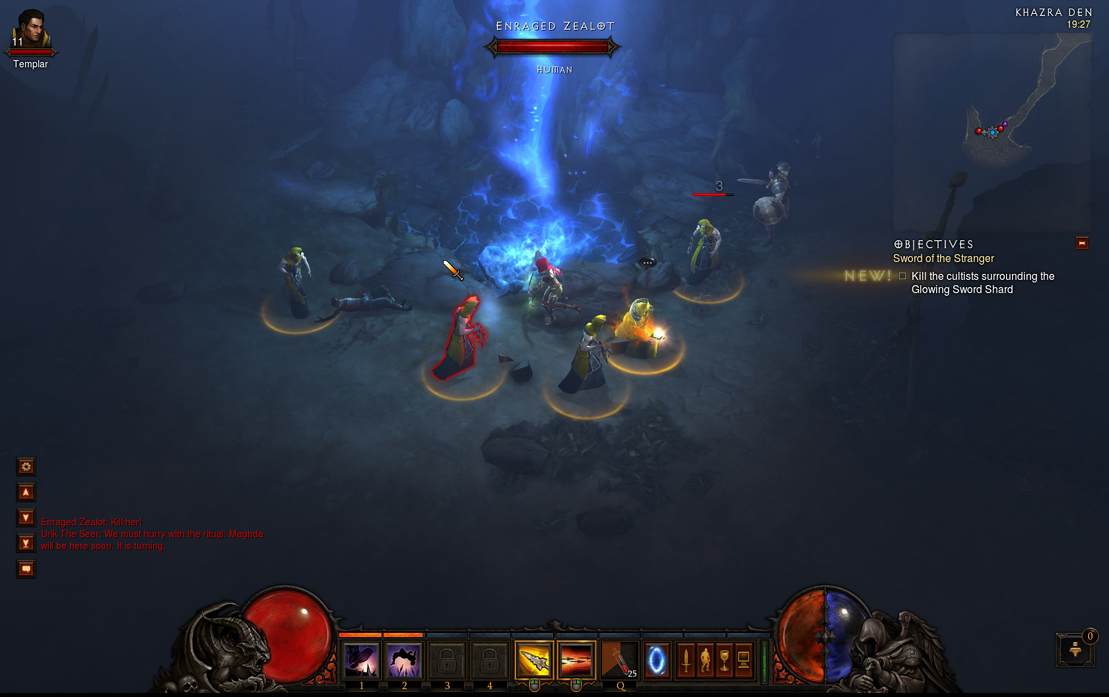Viewport: 1109px width, 697px height.
Task: Open the skills menu sword button
Action: (686, 660)
